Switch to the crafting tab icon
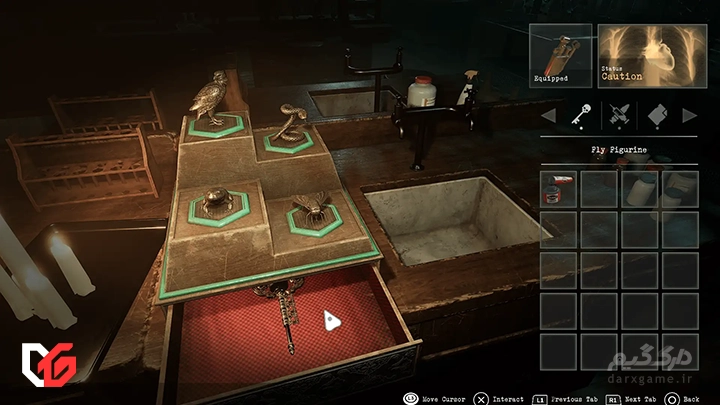 click(x=617, y=116)
